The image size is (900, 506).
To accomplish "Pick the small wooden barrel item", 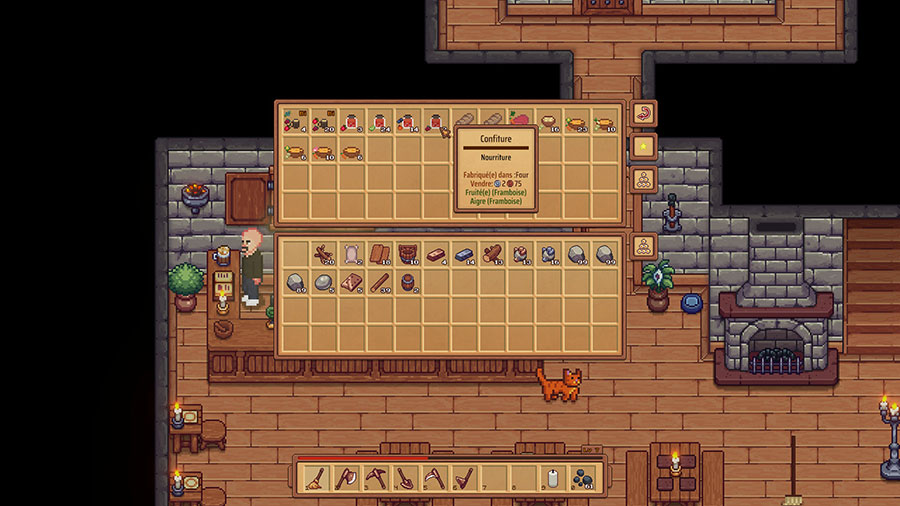I will tap(408, 283).
